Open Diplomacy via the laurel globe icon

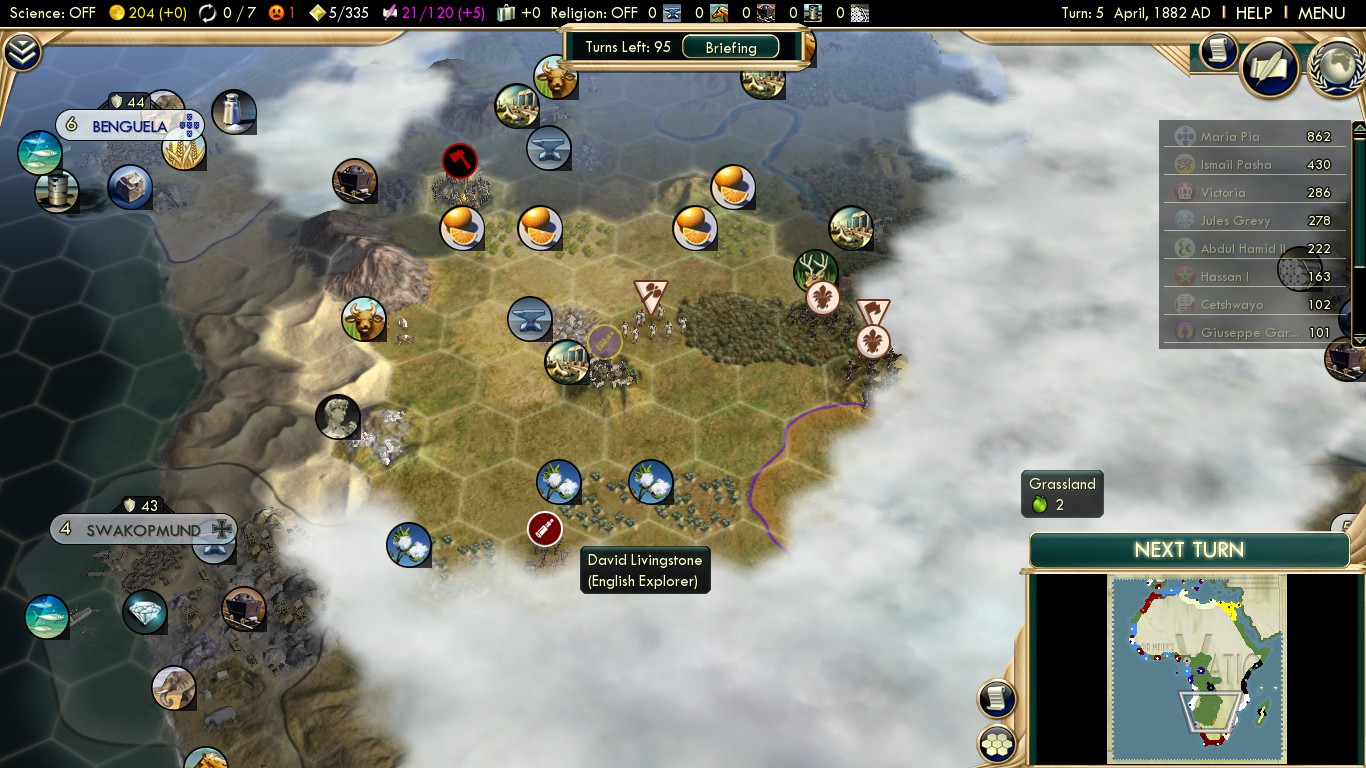(x=1335, y=70)
